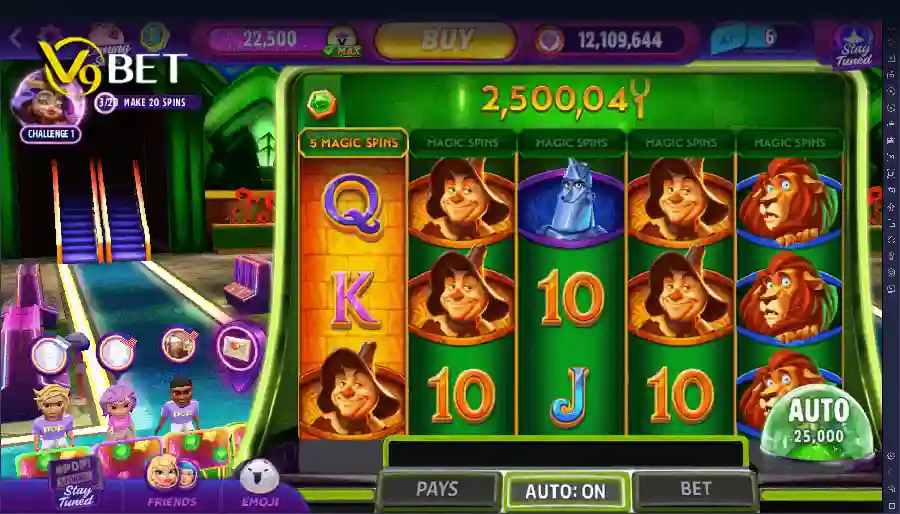
Task: Open the blue level 6 indicator
Action: coord(757,39)
